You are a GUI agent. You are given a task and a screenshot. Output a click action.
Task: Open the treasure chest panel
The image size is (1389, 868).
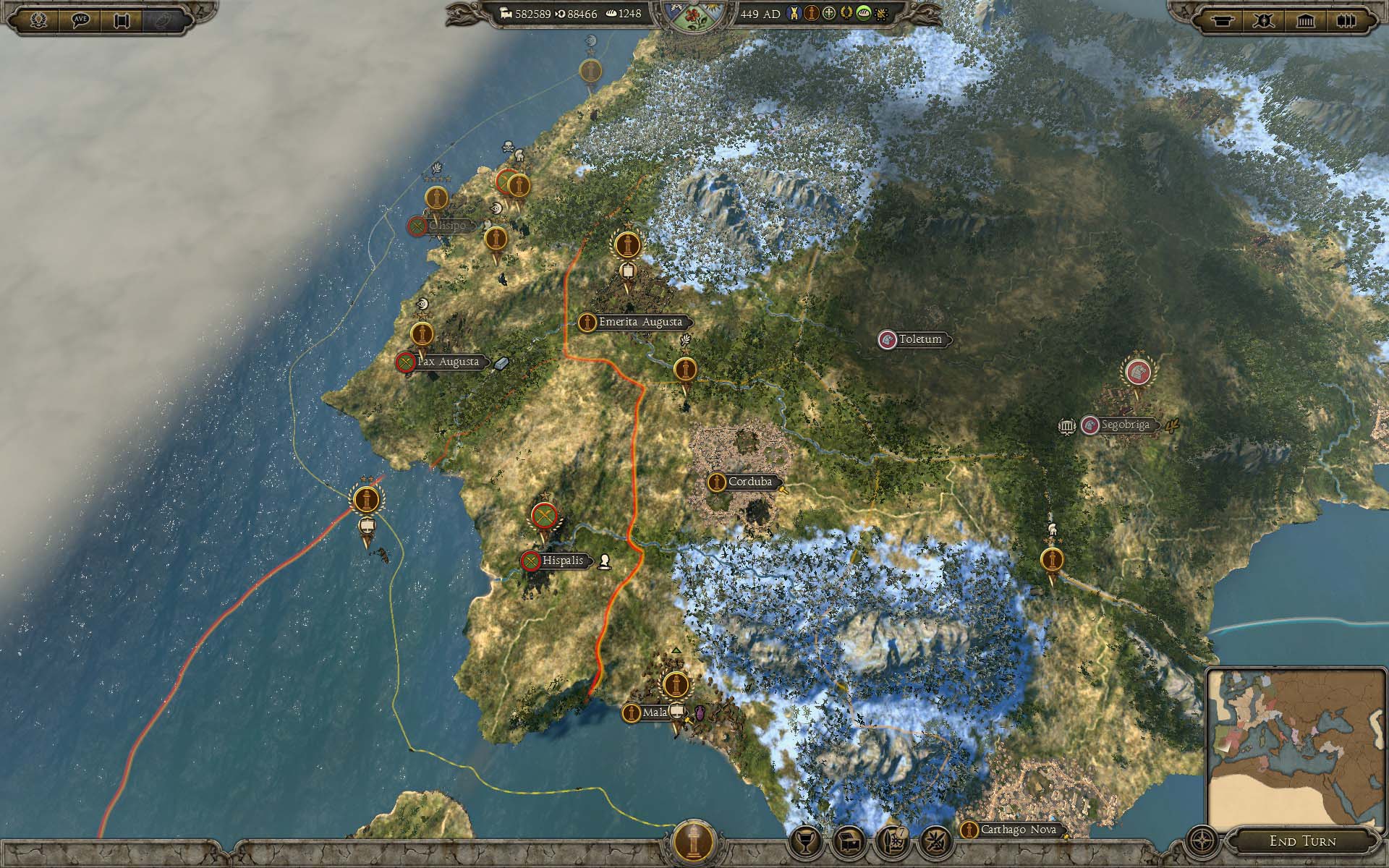click(849, 841)
